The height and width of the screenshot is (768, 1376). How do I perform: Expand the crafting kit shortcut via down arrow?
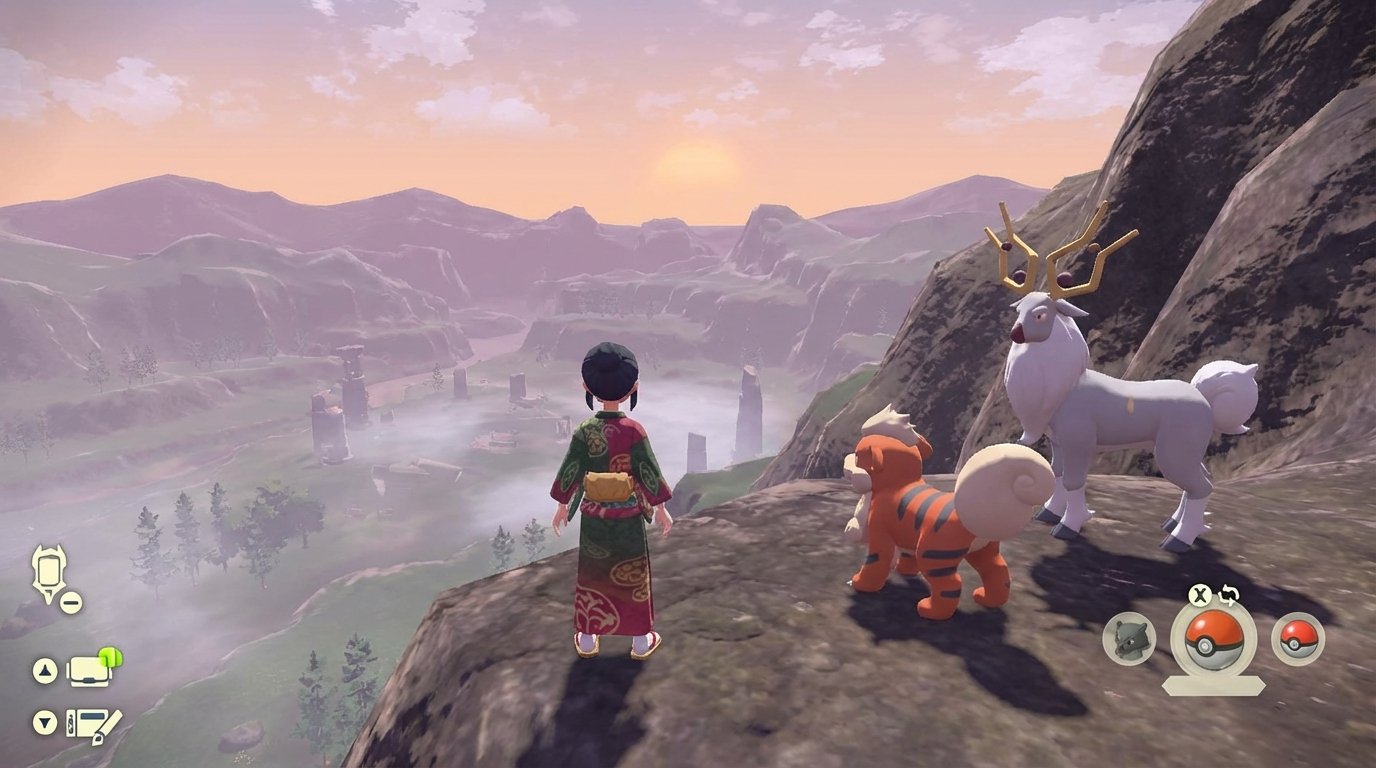(x=44, y=722)
